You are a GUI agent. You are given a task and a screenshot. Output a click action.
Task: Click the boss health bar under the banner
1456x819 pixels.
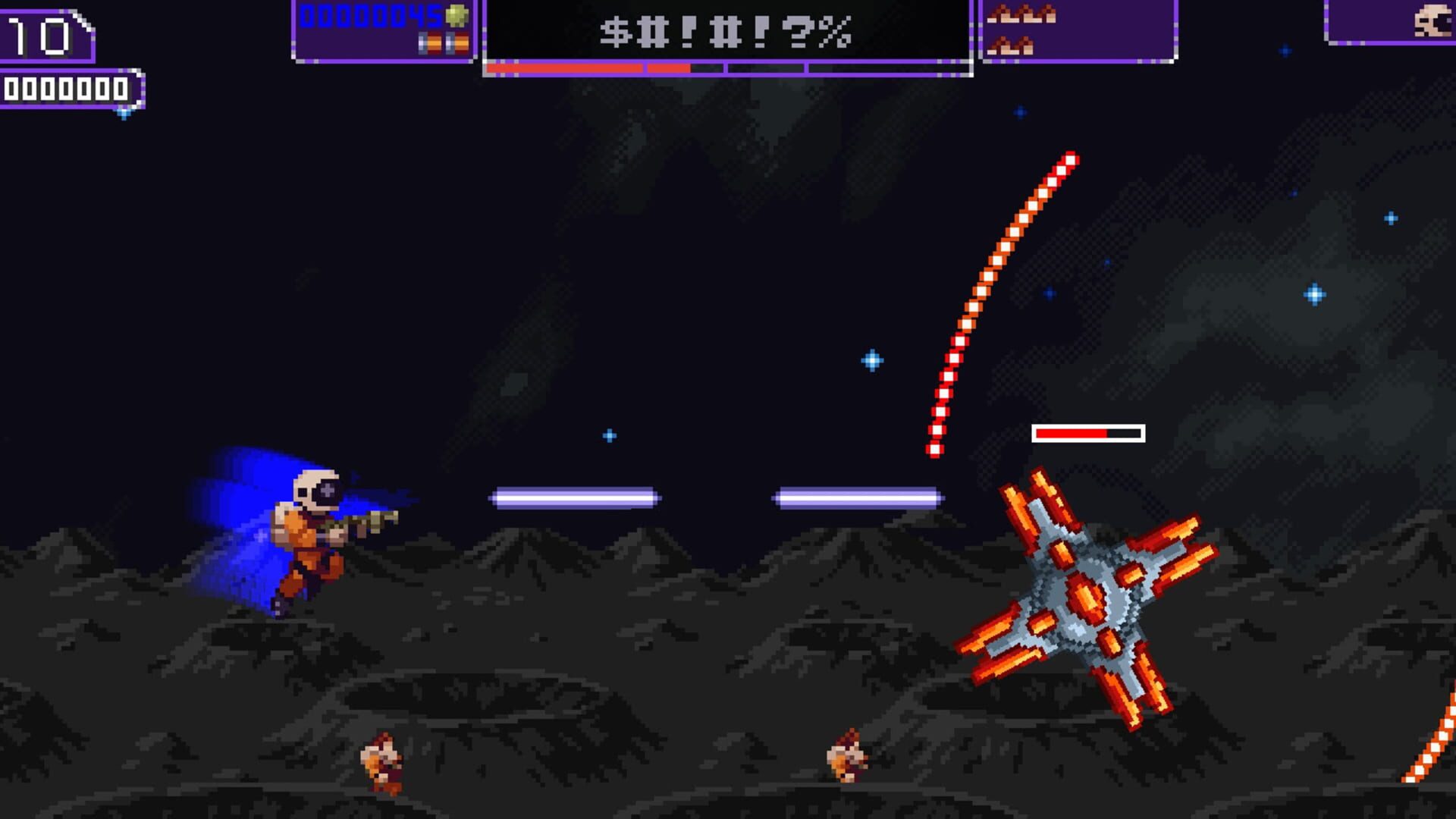coord(728,68)
